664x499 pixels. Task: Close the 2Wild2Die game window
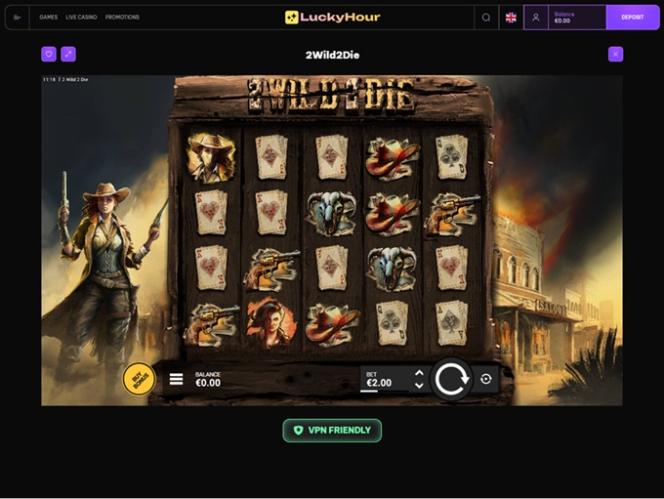615,54
